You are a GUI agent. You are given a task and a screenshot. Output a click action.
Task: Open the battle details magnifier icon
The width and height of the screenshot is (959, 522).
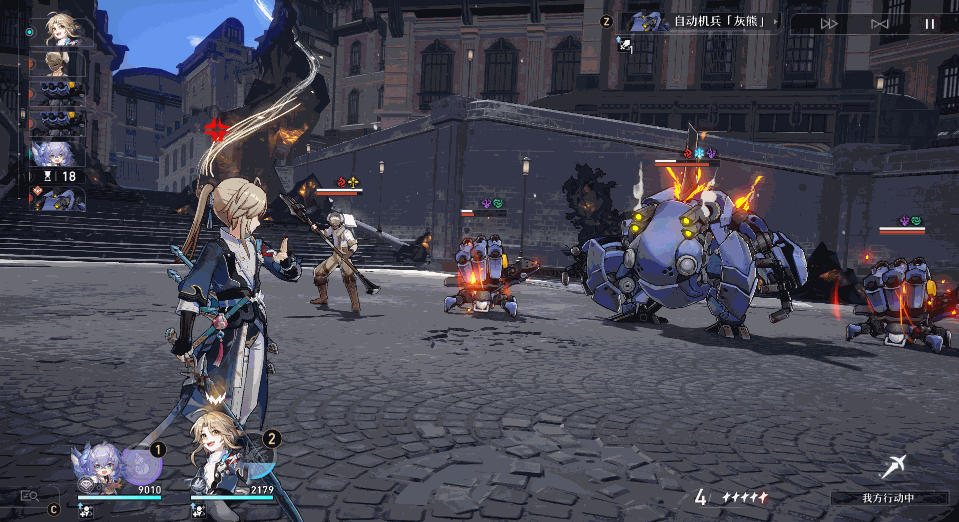pyautogui.click(x=29, y=494)
